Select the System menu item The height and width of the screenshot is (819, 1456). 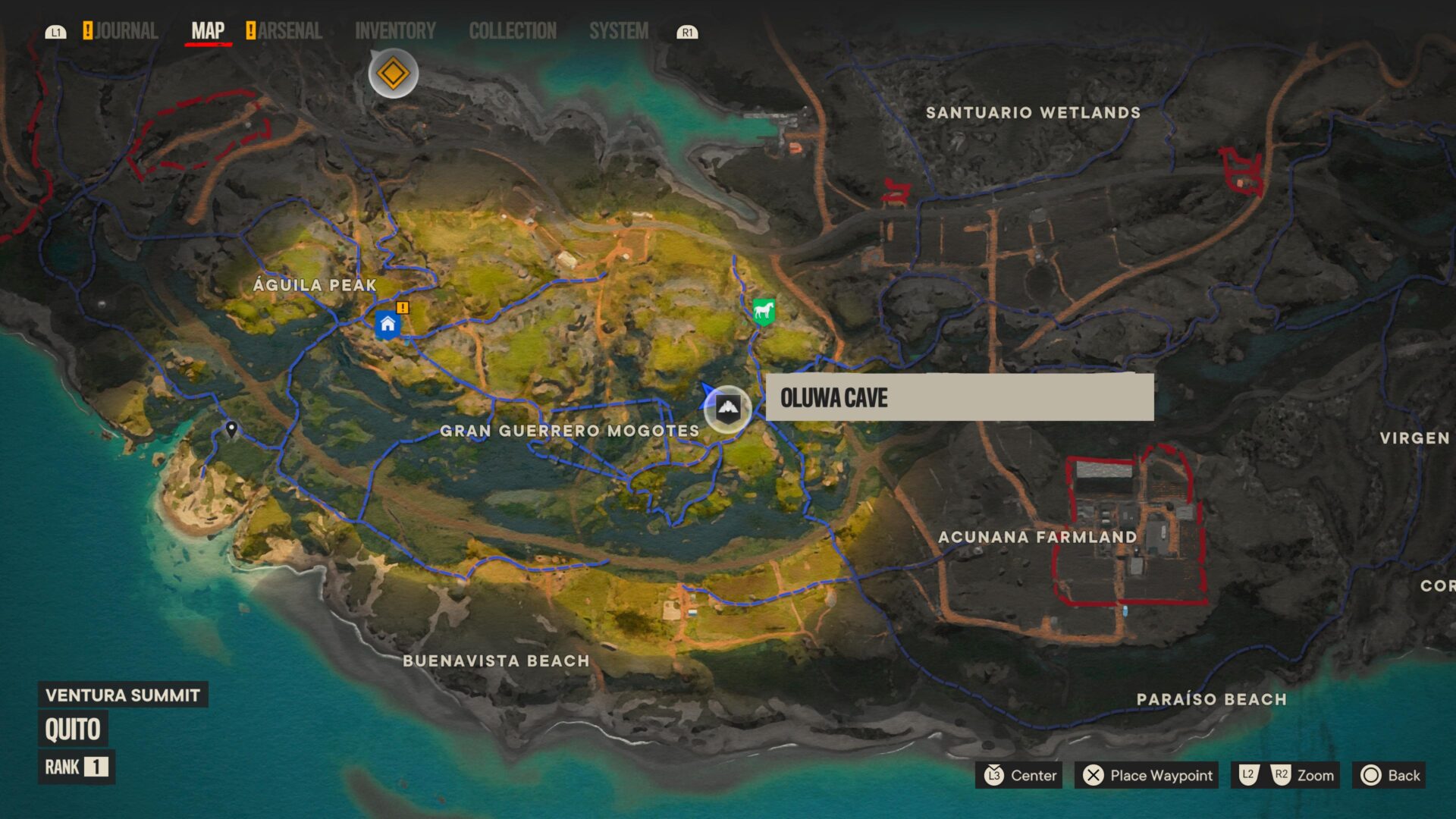pyautogui.click(x=619, y=31)
